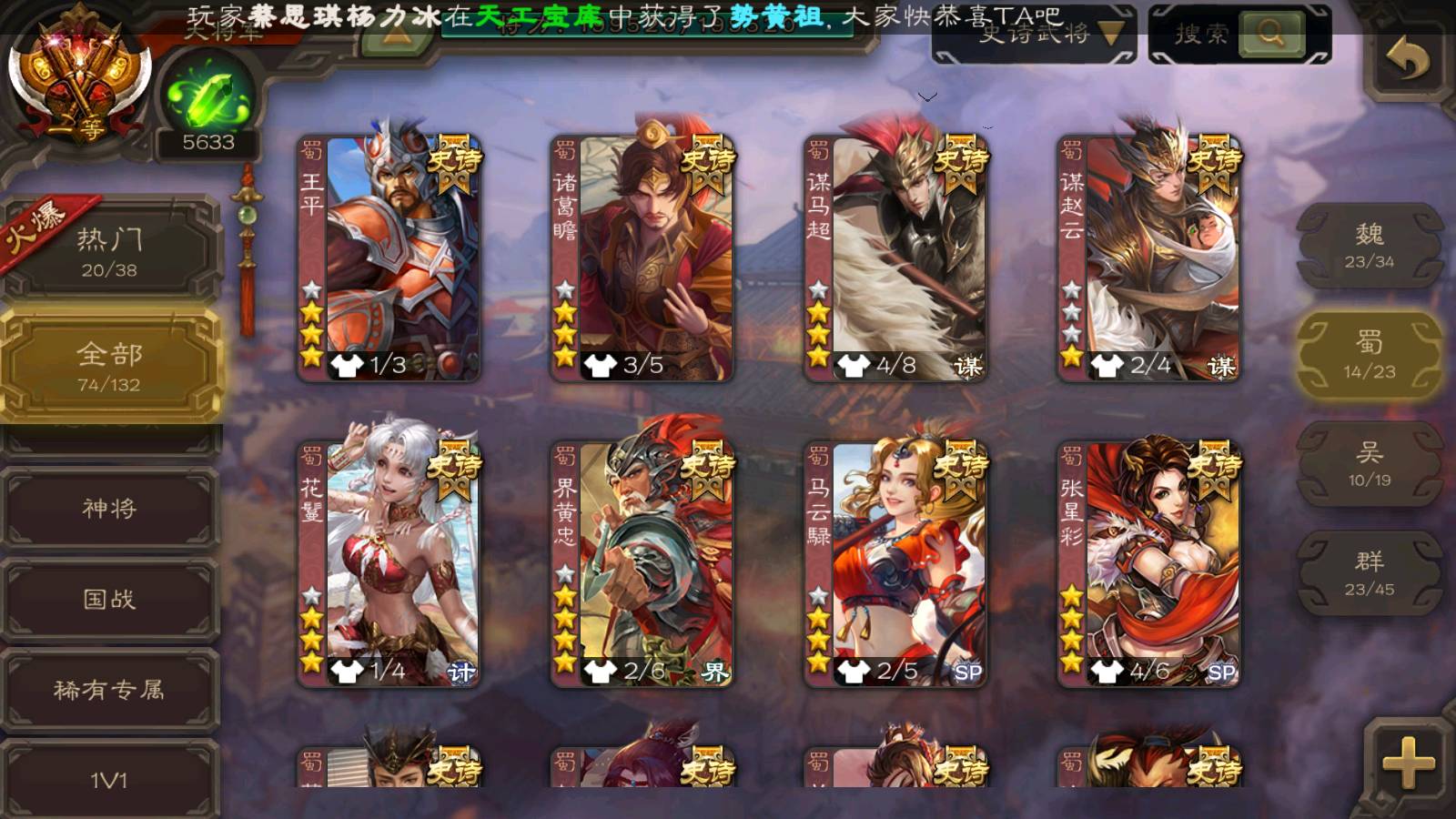Screen dimensions: 1456x819
Task: Open the 谋马超 hero card
Action: point(896,258)
